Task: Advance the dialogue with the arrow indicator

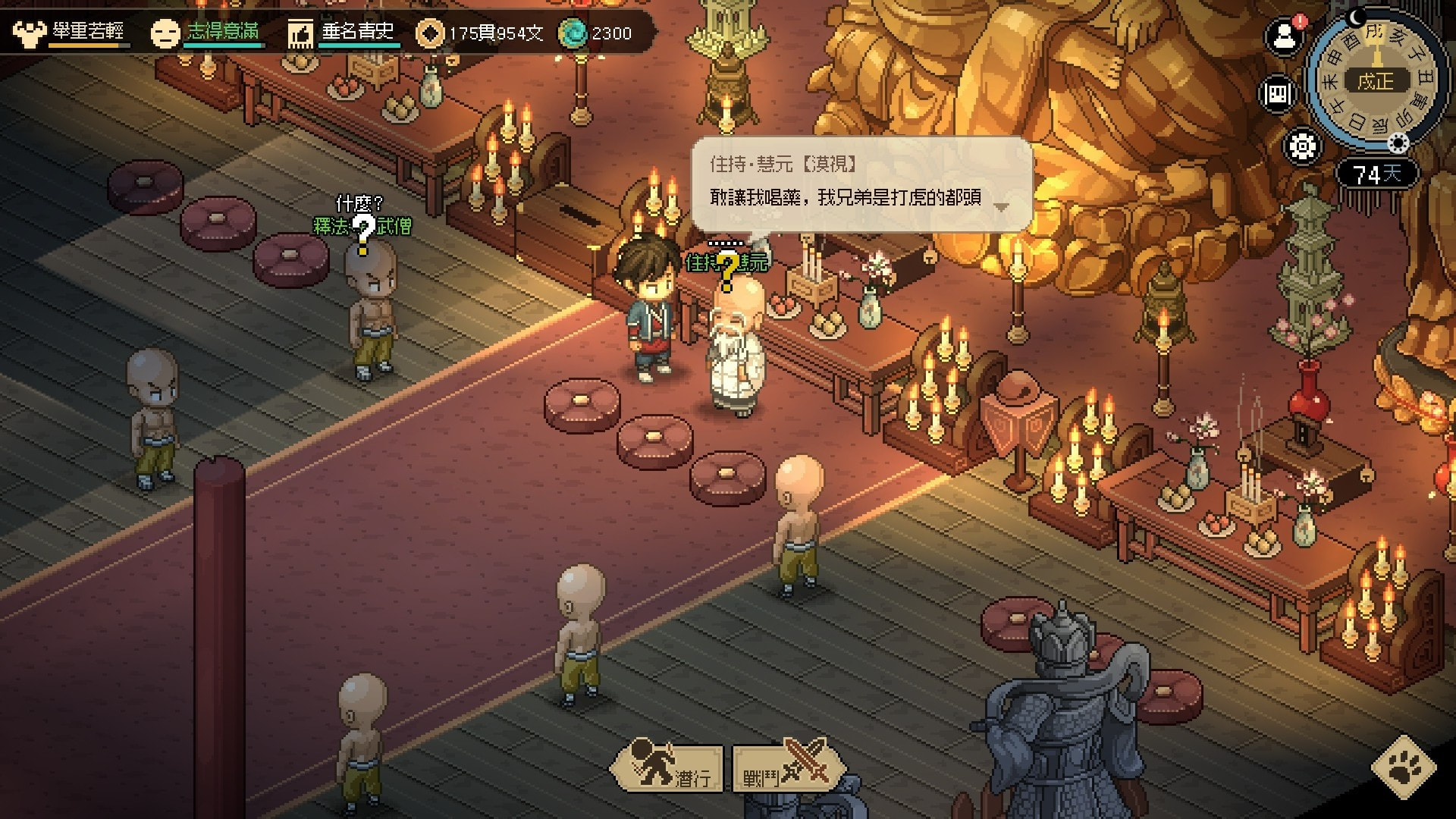Action: [1001, 206]
